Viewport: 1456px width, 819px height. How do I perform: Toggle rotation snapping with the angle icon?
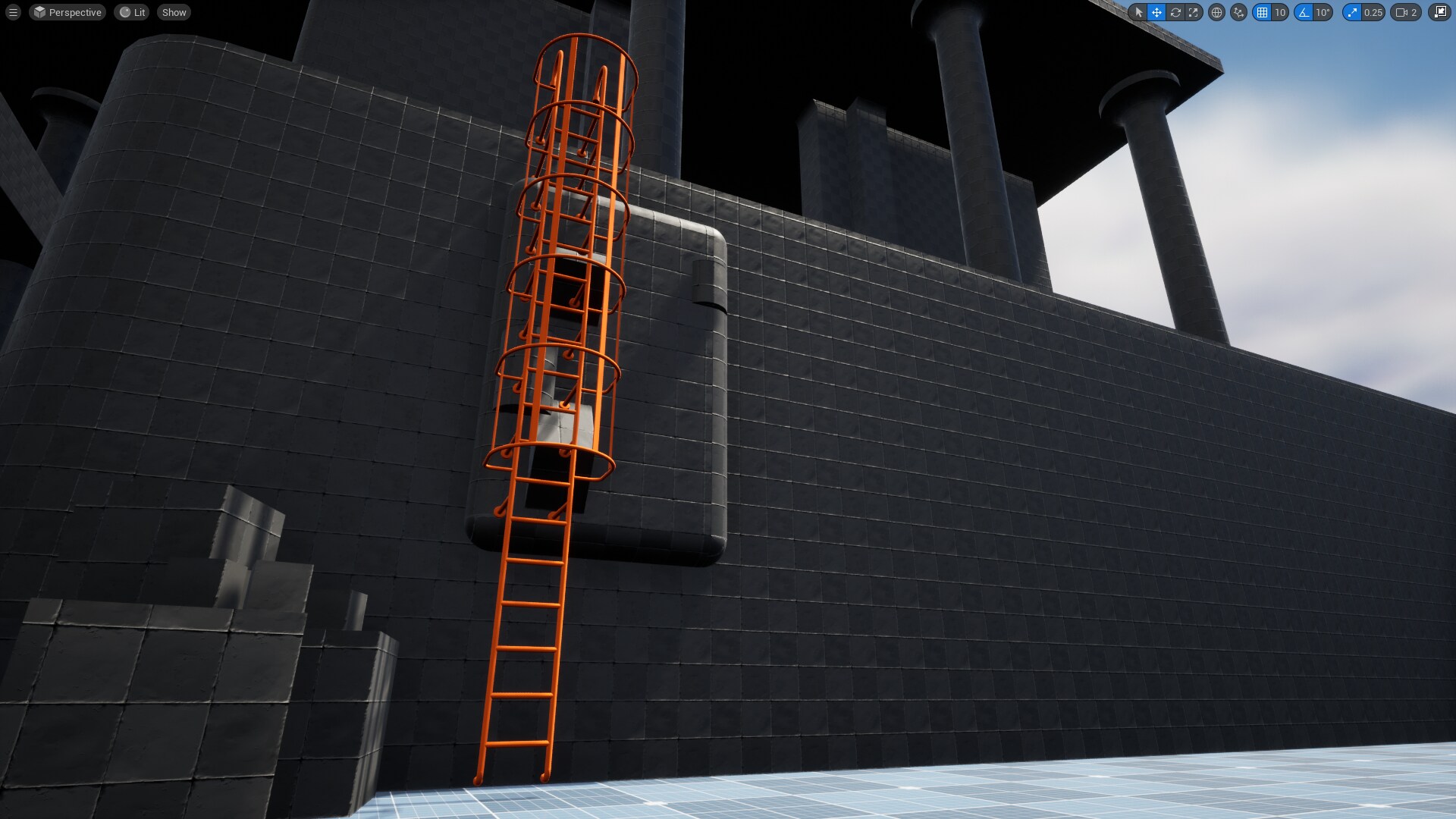[x=1304, y=12]
